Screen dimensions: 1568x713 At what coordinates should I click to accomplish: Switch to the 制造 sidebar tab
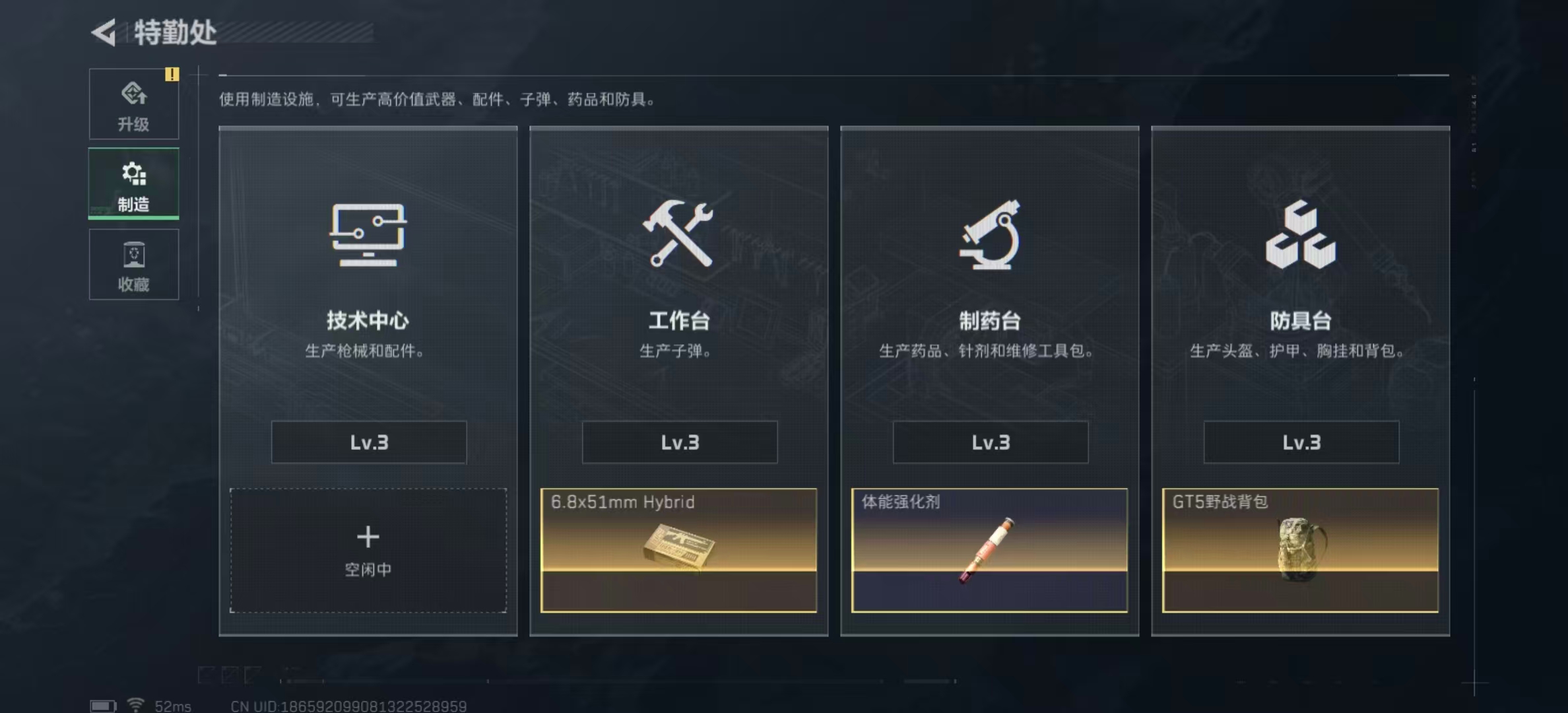point(133,184)
